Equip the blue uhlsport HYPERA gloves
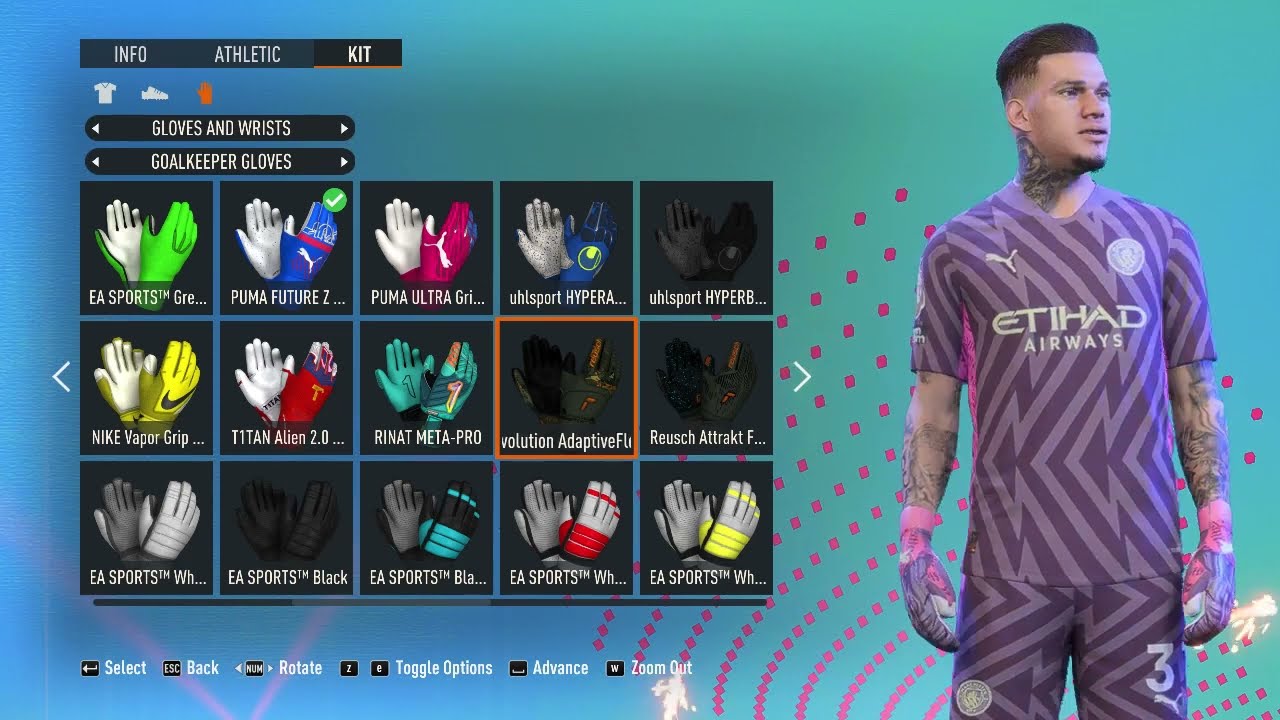The height and width of the screenshot is (720, 1280). [x=566, y=247]
